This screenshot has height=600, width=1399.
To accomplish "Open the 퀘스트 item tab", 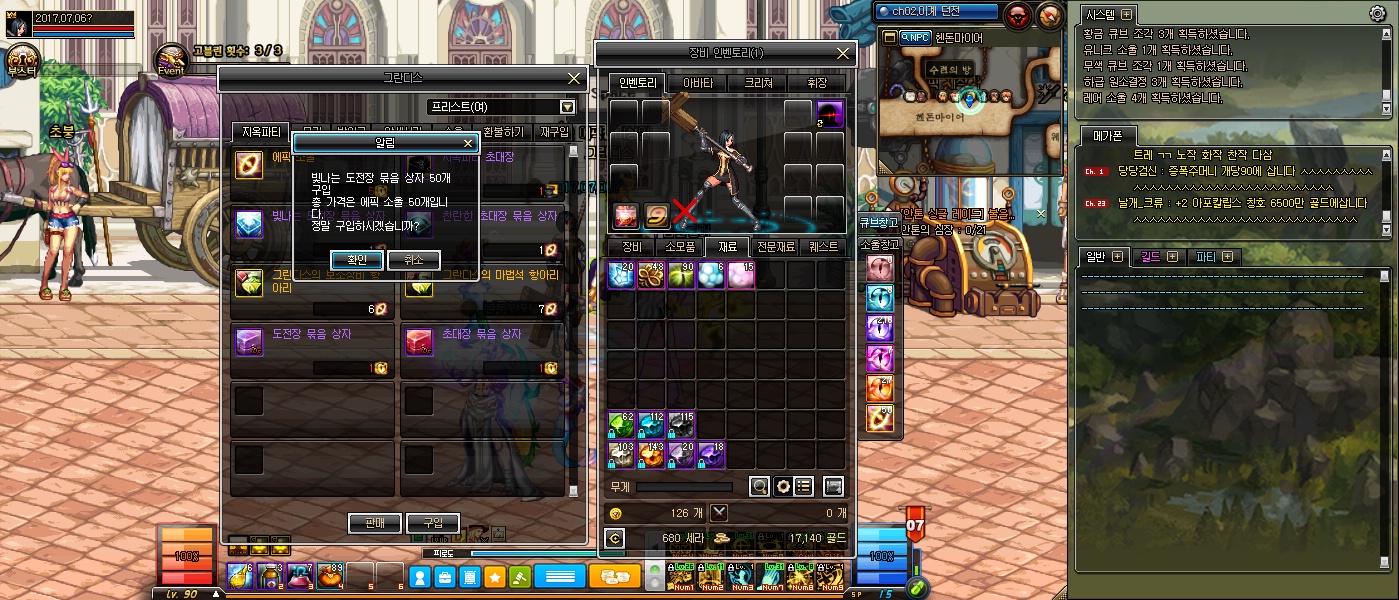I will click(824, 246).
